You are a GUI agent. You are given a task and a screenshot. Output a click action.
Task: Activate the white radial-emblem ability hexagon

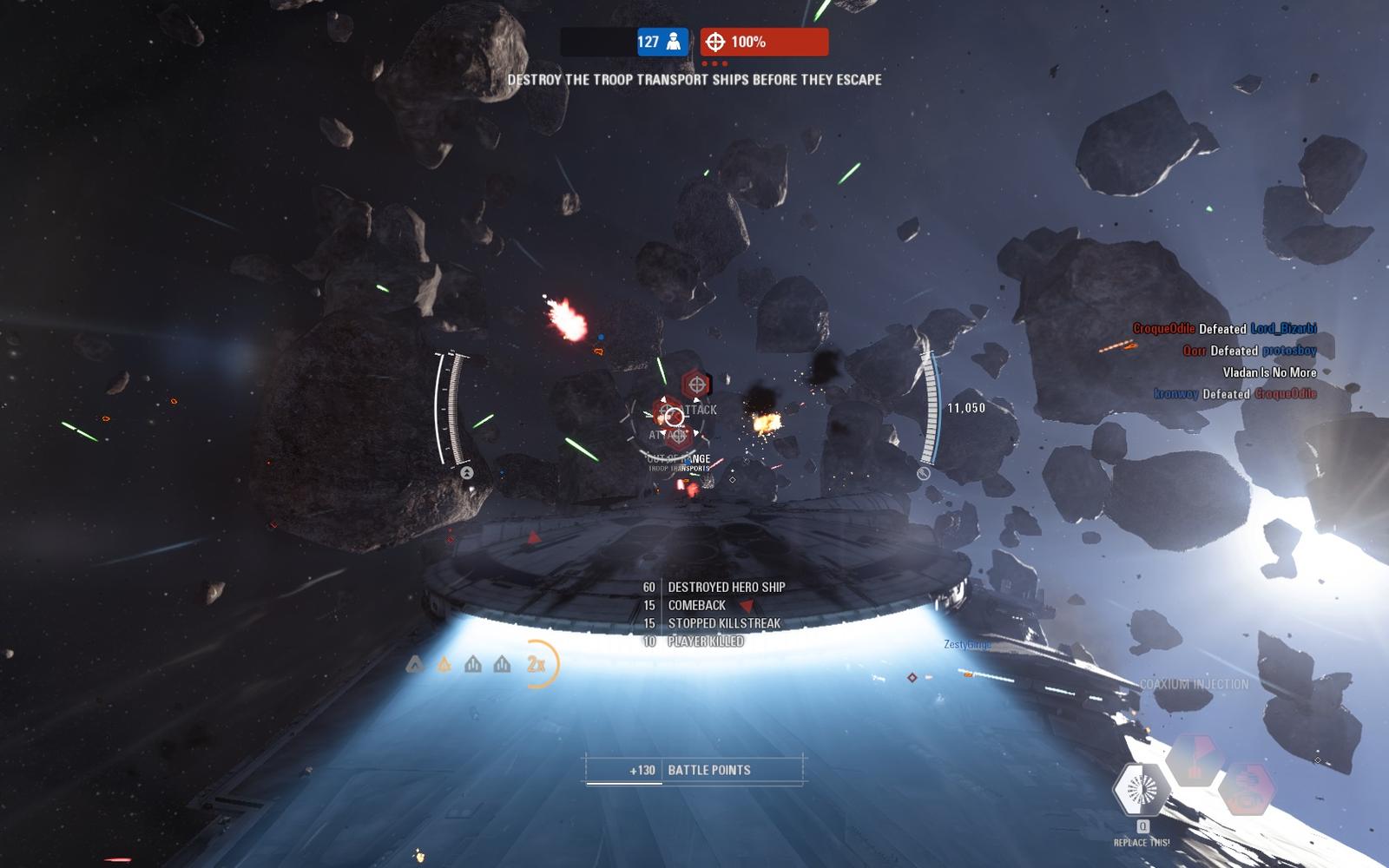pos(1141,789)
